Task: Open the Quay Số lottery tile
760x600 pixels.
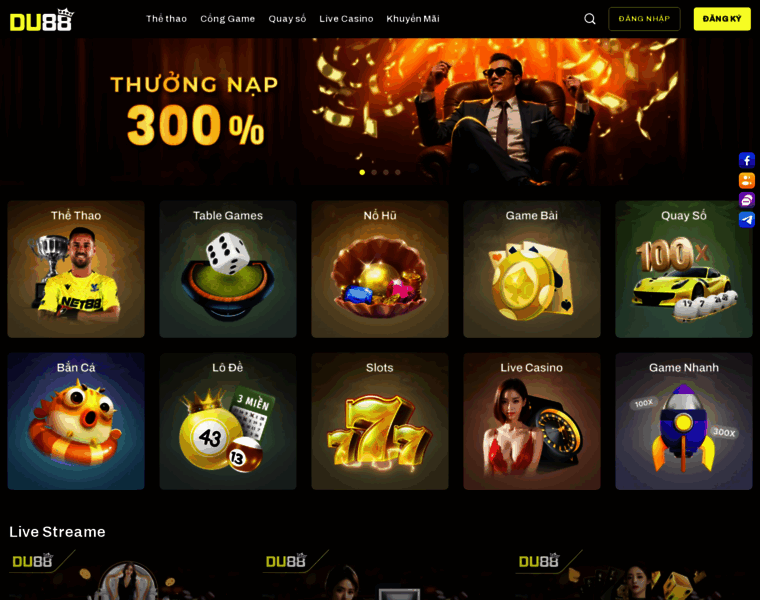Action: [684, 269]
